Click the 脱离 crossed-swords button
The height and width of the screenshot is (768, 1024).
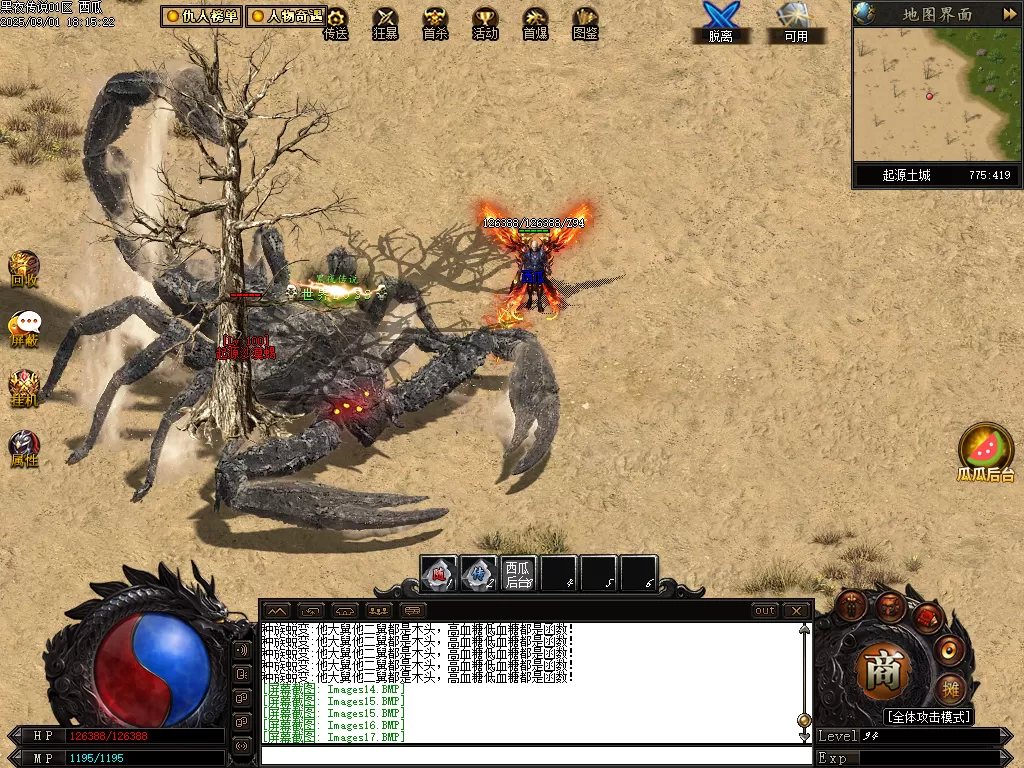720,22
